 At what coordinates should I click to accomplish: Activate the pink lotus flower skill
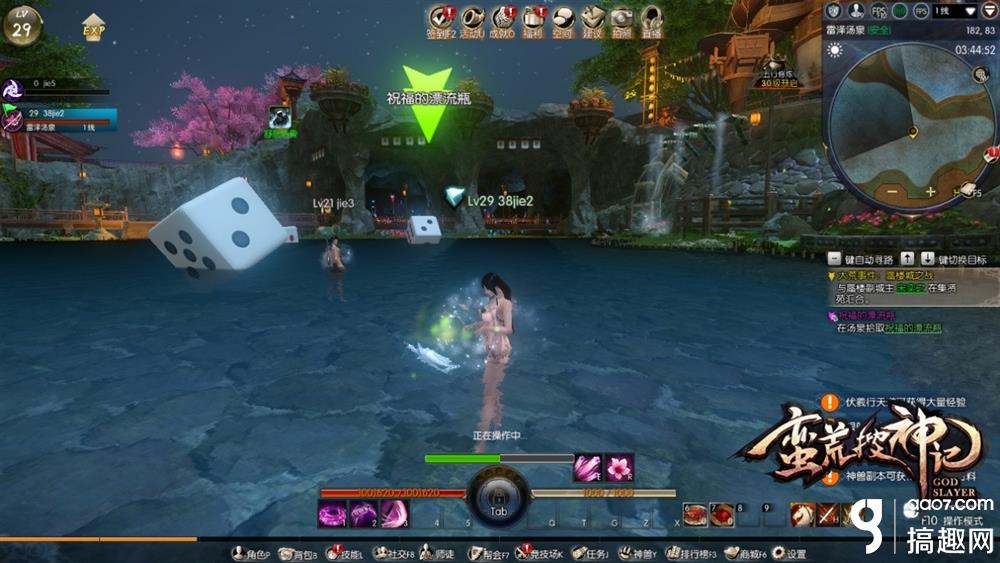619,468
